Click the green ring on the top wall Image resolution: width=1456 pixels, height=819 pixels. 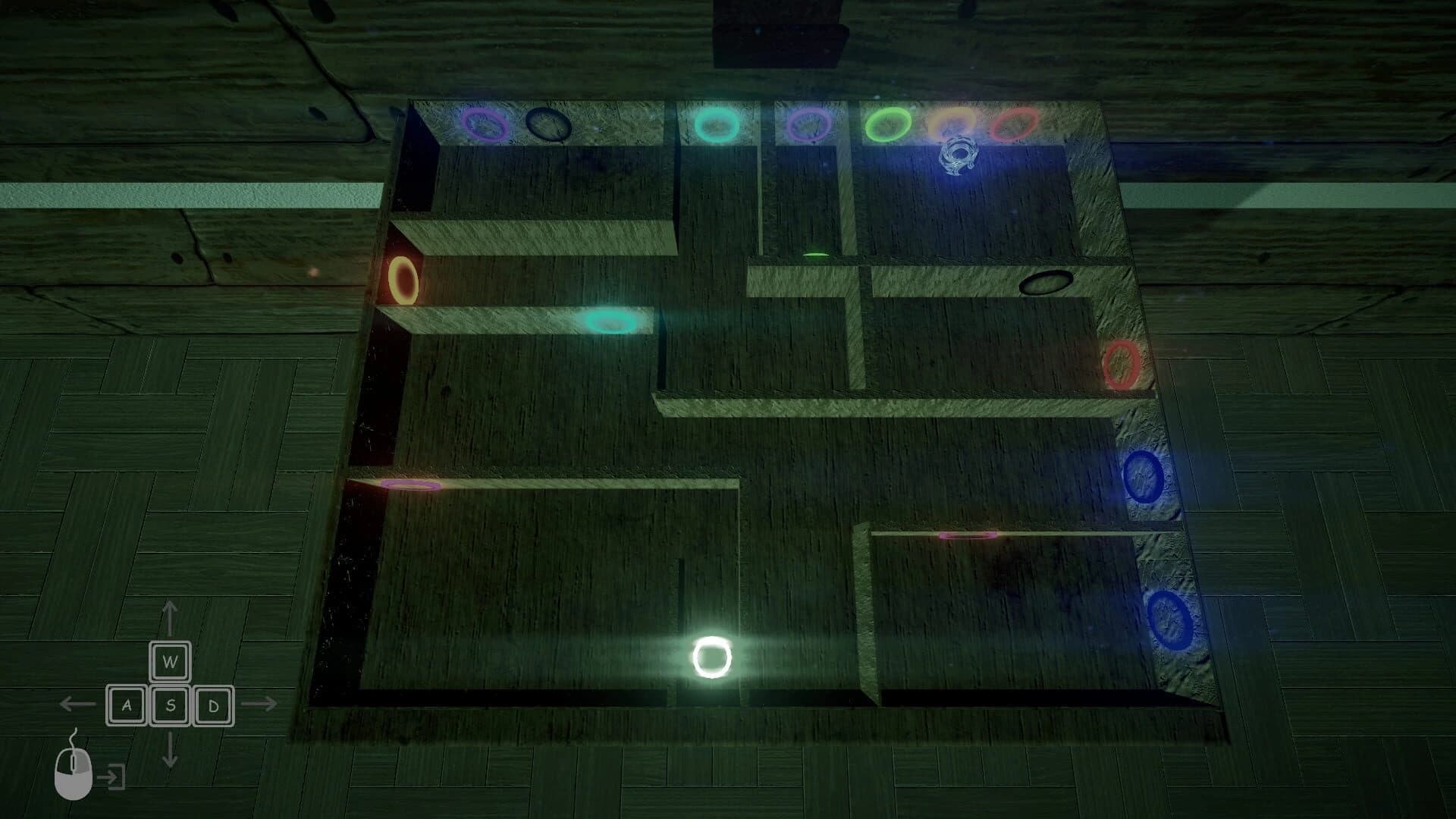pos(887,124)
